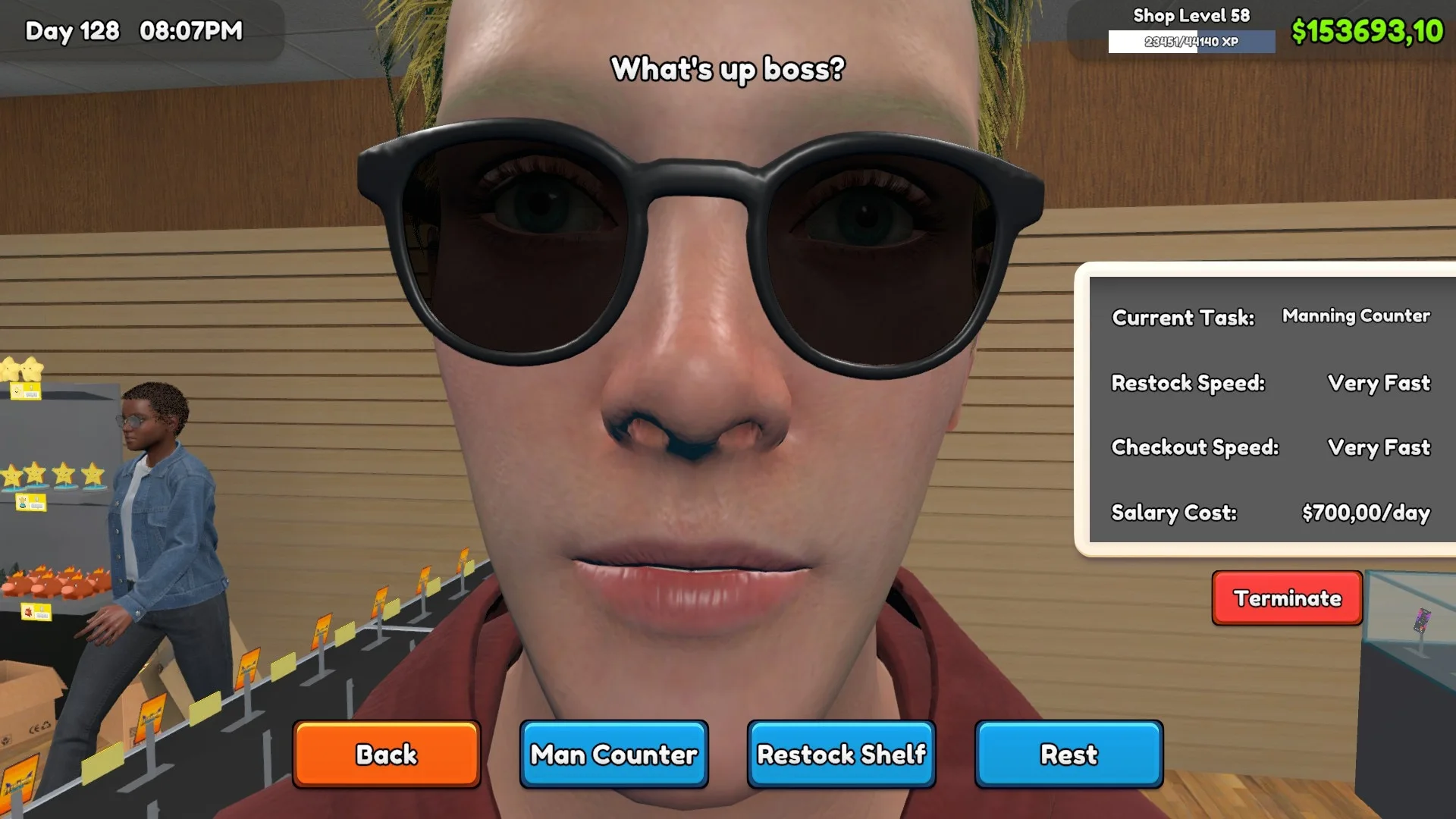Choose the Restock Shelf task
This screenshot has width=1456, height=819.
pos(841,755)
